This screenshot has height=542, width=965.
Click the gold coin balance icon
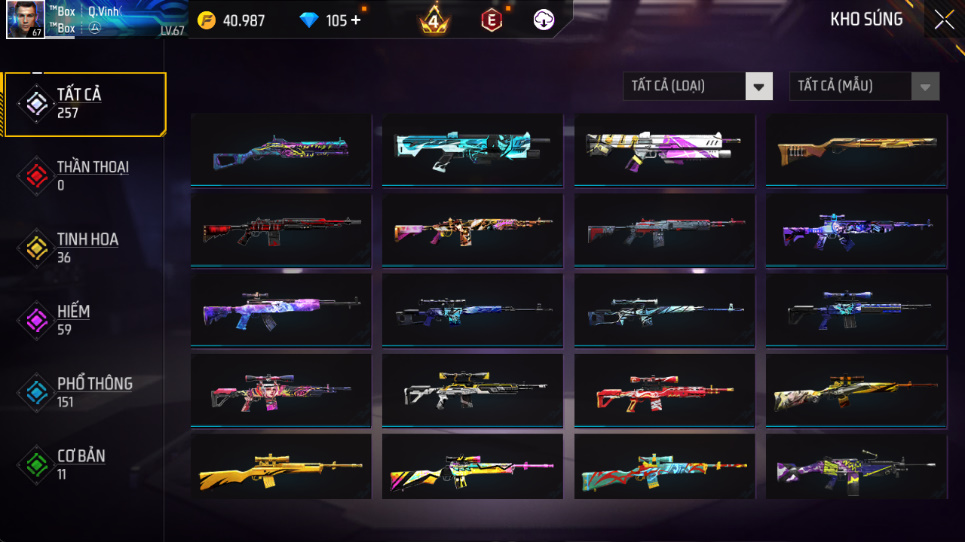click(x=206, y=20)
